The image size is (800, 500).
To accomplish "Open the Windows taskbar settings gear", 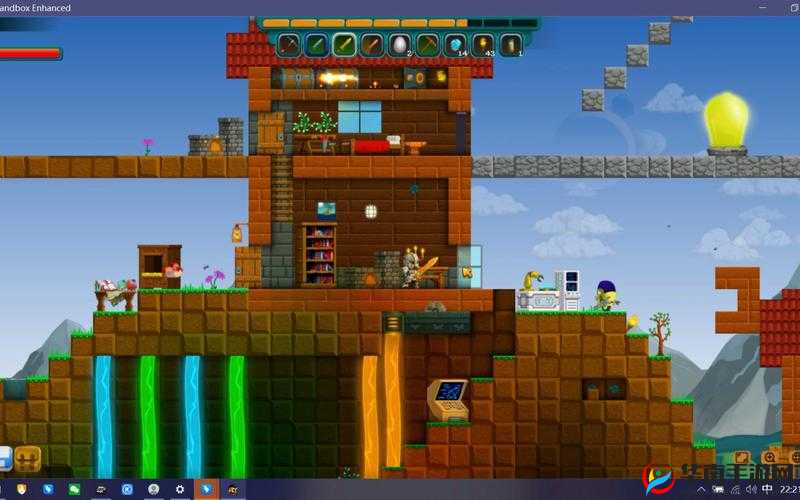I will pyautogui.click(x=180, y=489).
